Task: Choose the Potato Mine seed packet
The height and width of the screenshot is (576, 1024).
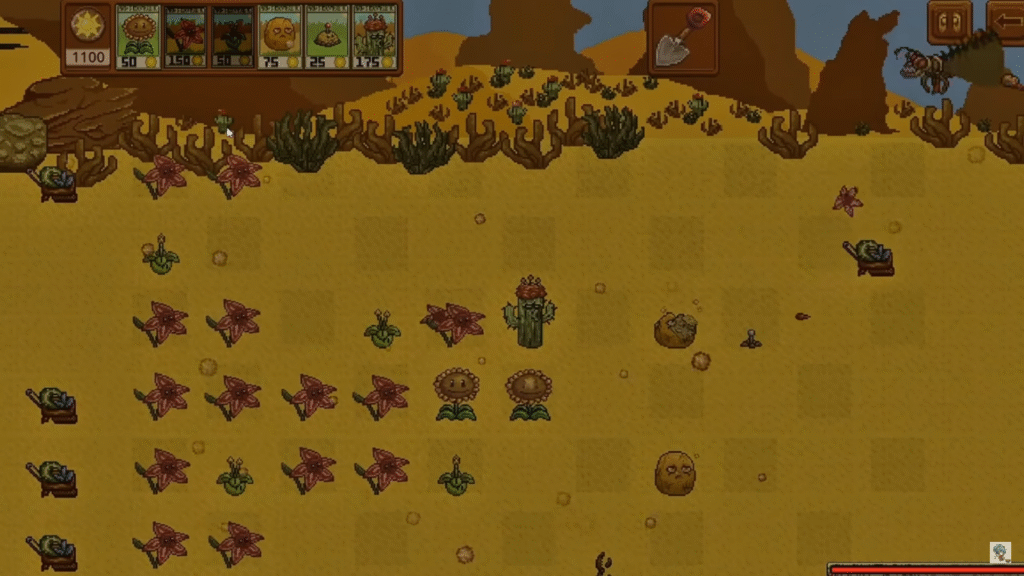Action: [x=327, y=37]
